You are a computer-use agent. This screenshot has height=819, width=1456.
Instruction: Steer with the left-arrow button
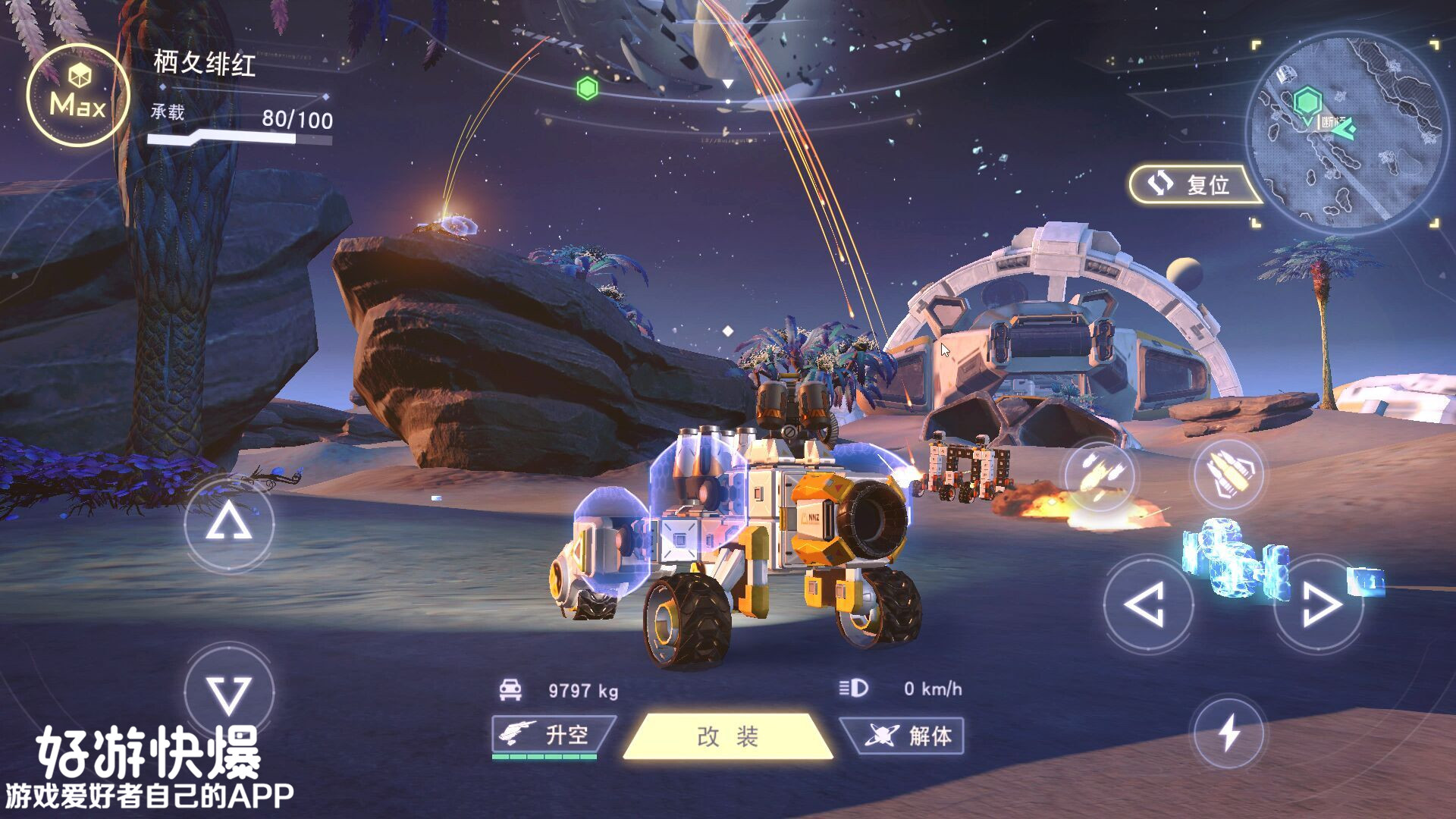pyautogui.click(x=1147, y=604)
